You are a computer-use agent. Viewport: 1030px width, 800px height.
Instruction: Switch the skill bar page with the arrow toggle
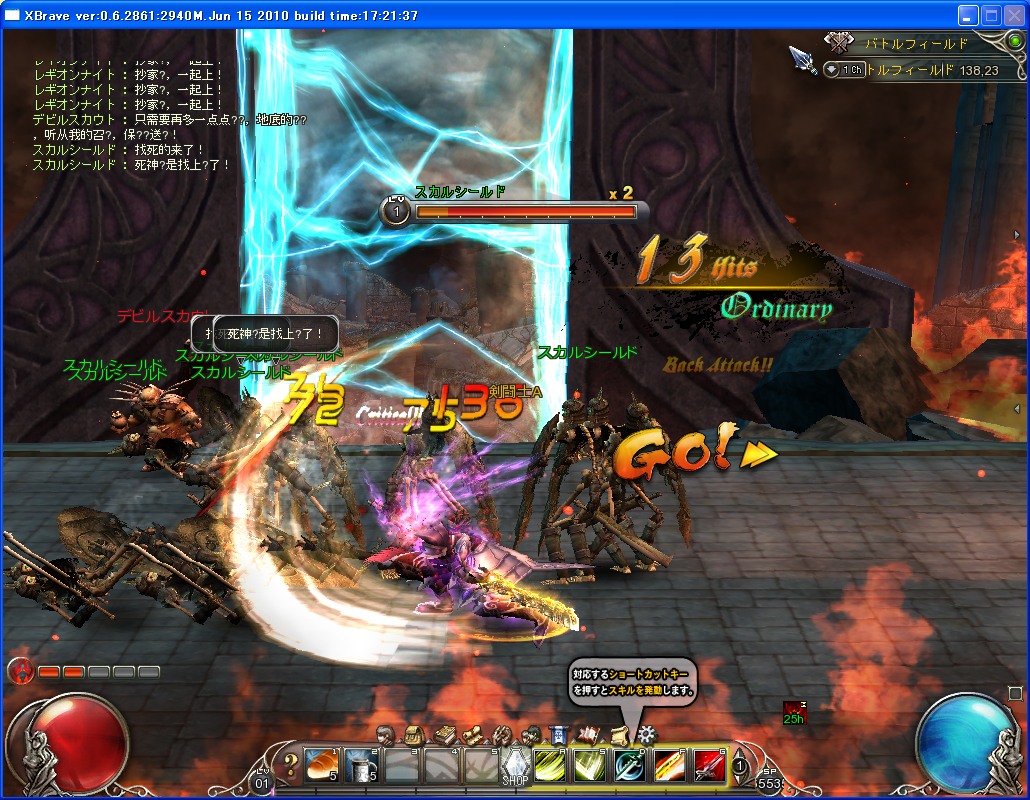point(740,767)
